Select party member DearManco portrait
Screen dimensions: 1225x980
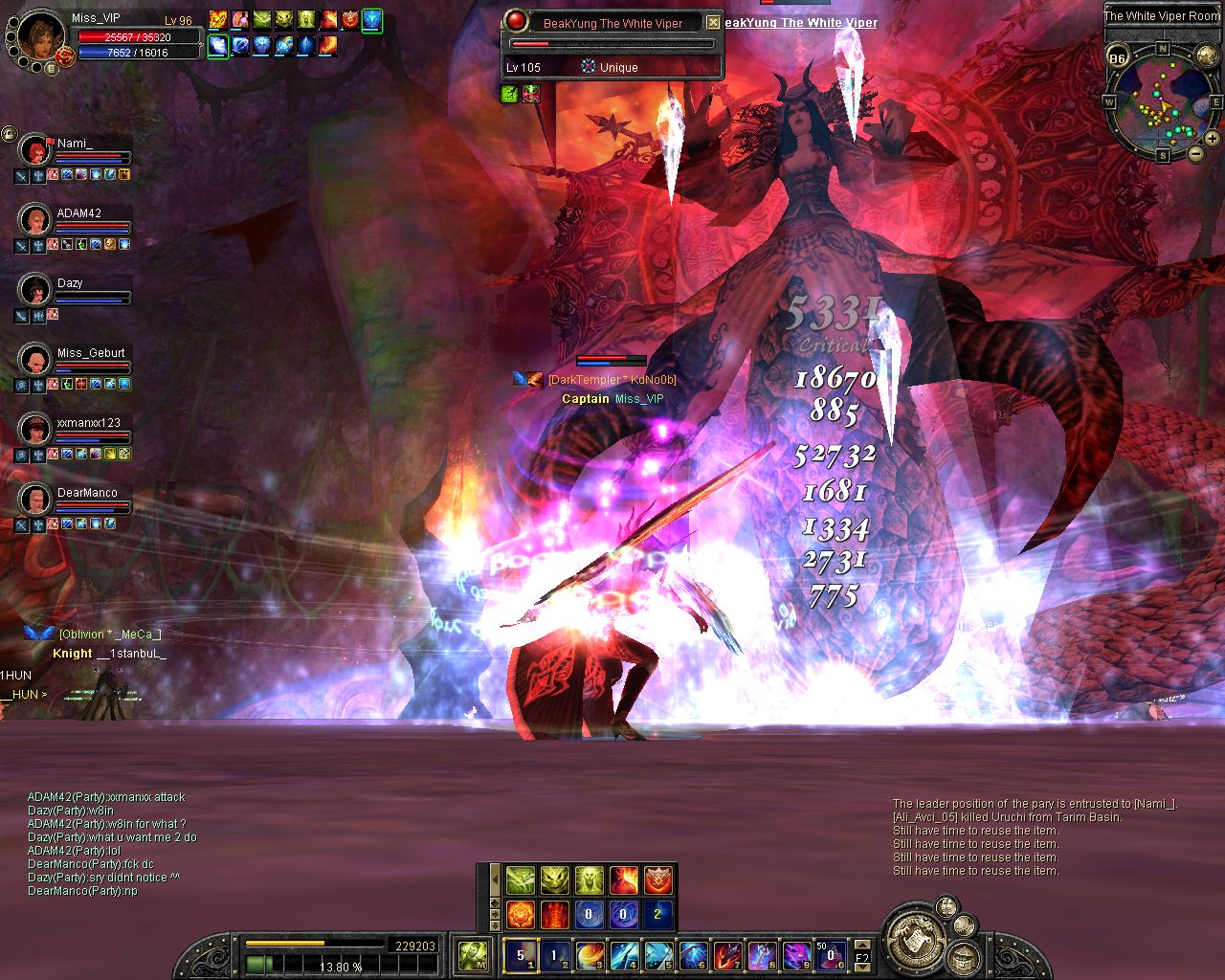tap(35, 500)
